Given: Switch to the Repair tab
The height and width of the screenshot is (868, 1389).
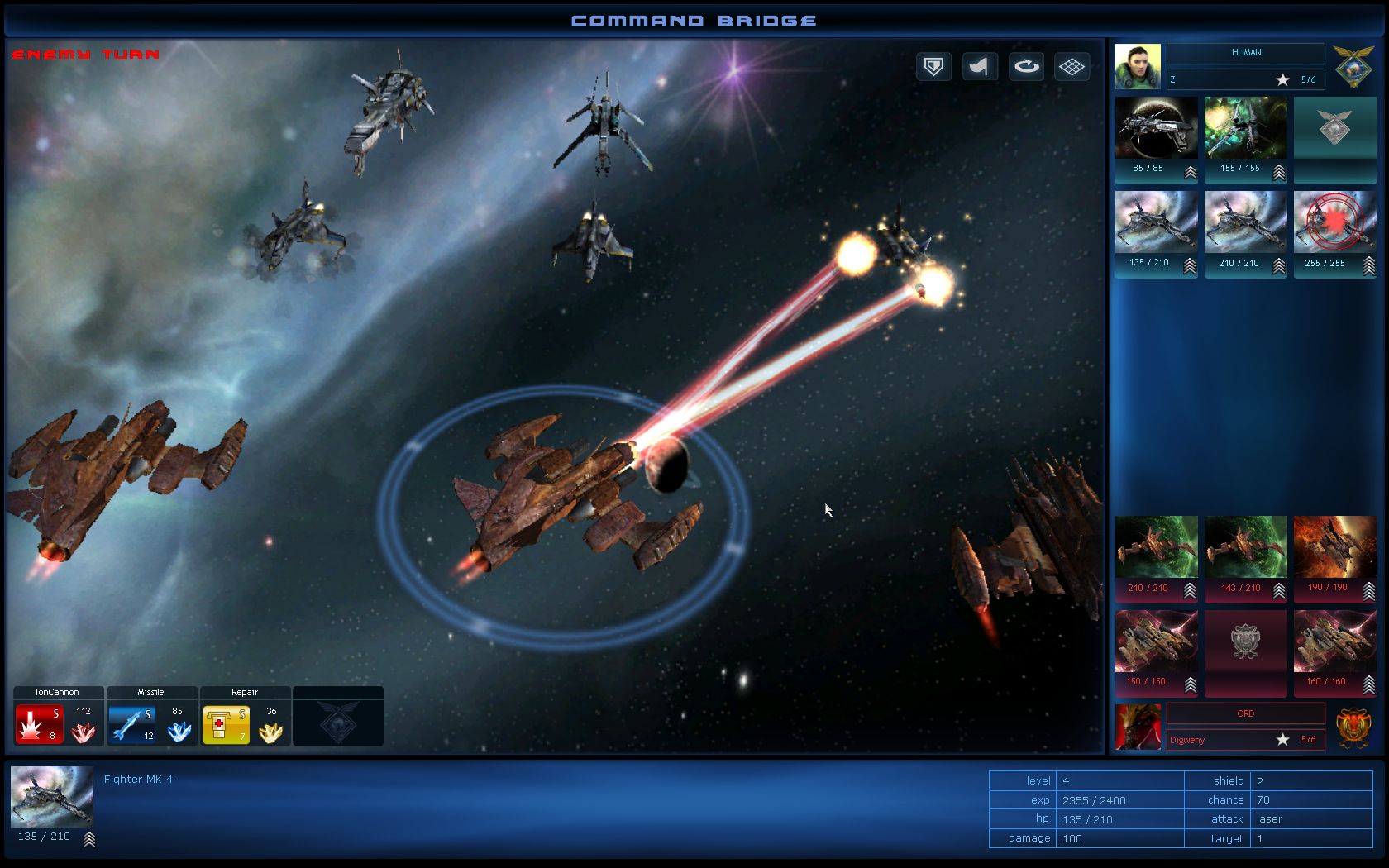Looking at the screenshot, I should click(x=244, y=692).
